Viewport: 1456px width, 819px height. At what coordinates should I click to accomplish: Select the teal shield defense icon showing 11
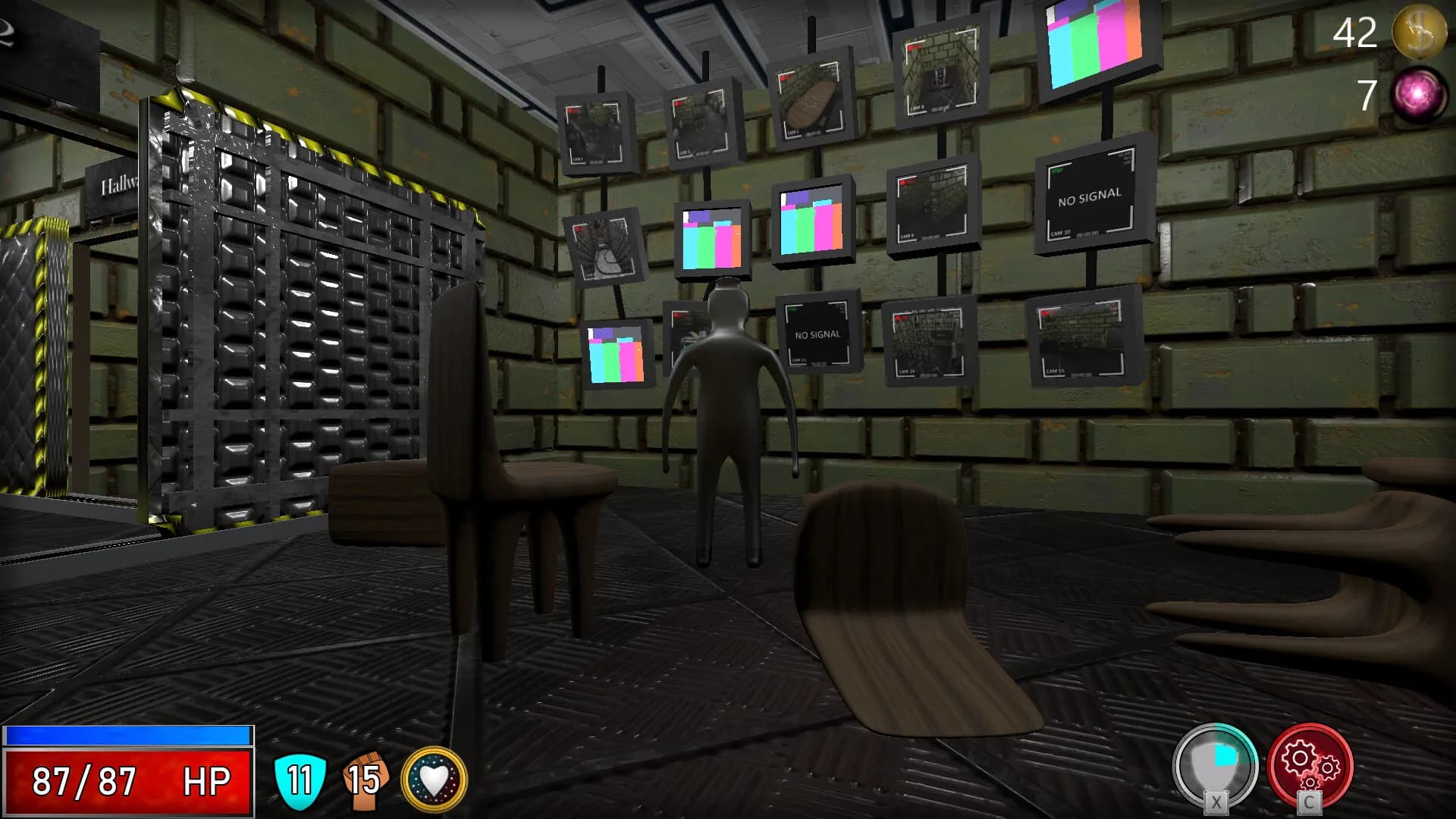(298, 778)
